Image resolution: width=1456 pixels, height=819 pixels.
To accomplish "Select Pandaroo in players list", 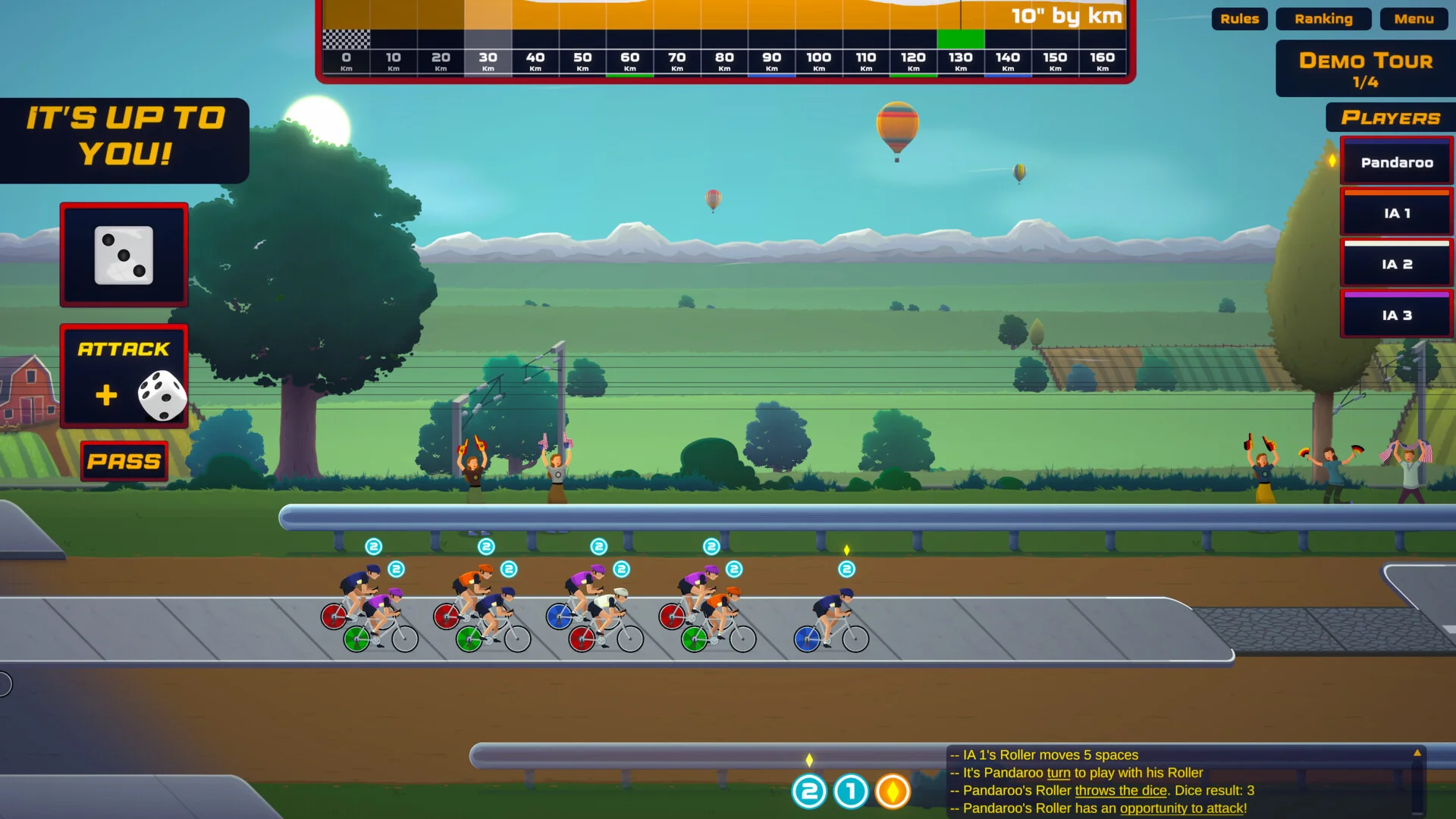I will pyautogui.click(x=1396, y=162).
